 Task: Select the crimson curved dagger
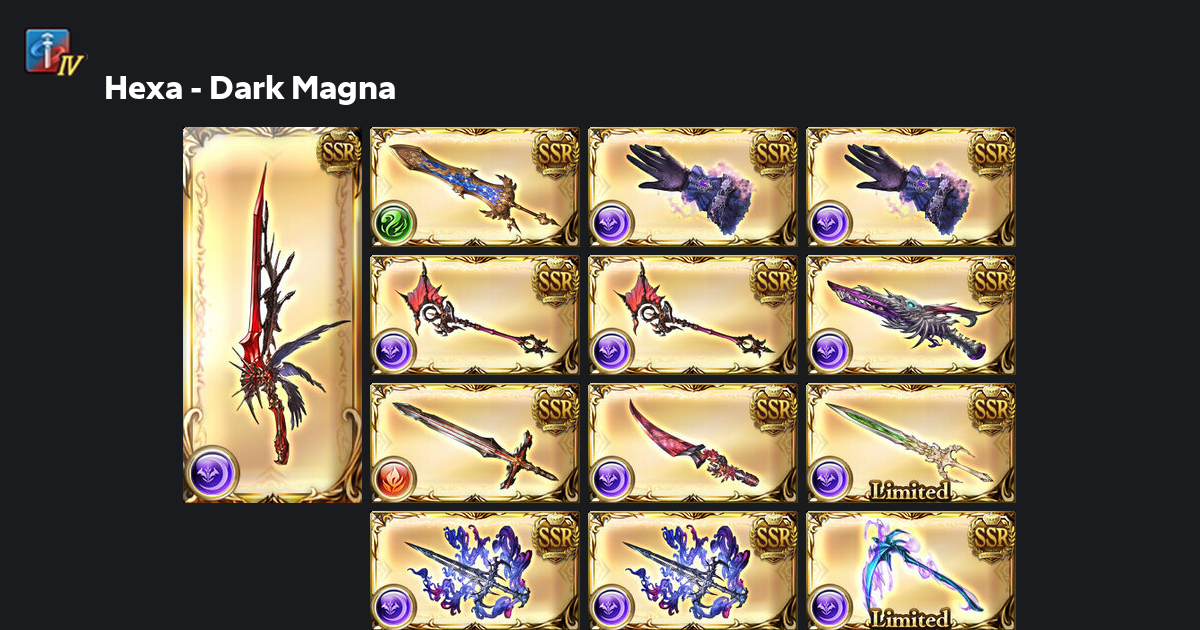pyautogui.click(x=692, y=443)
